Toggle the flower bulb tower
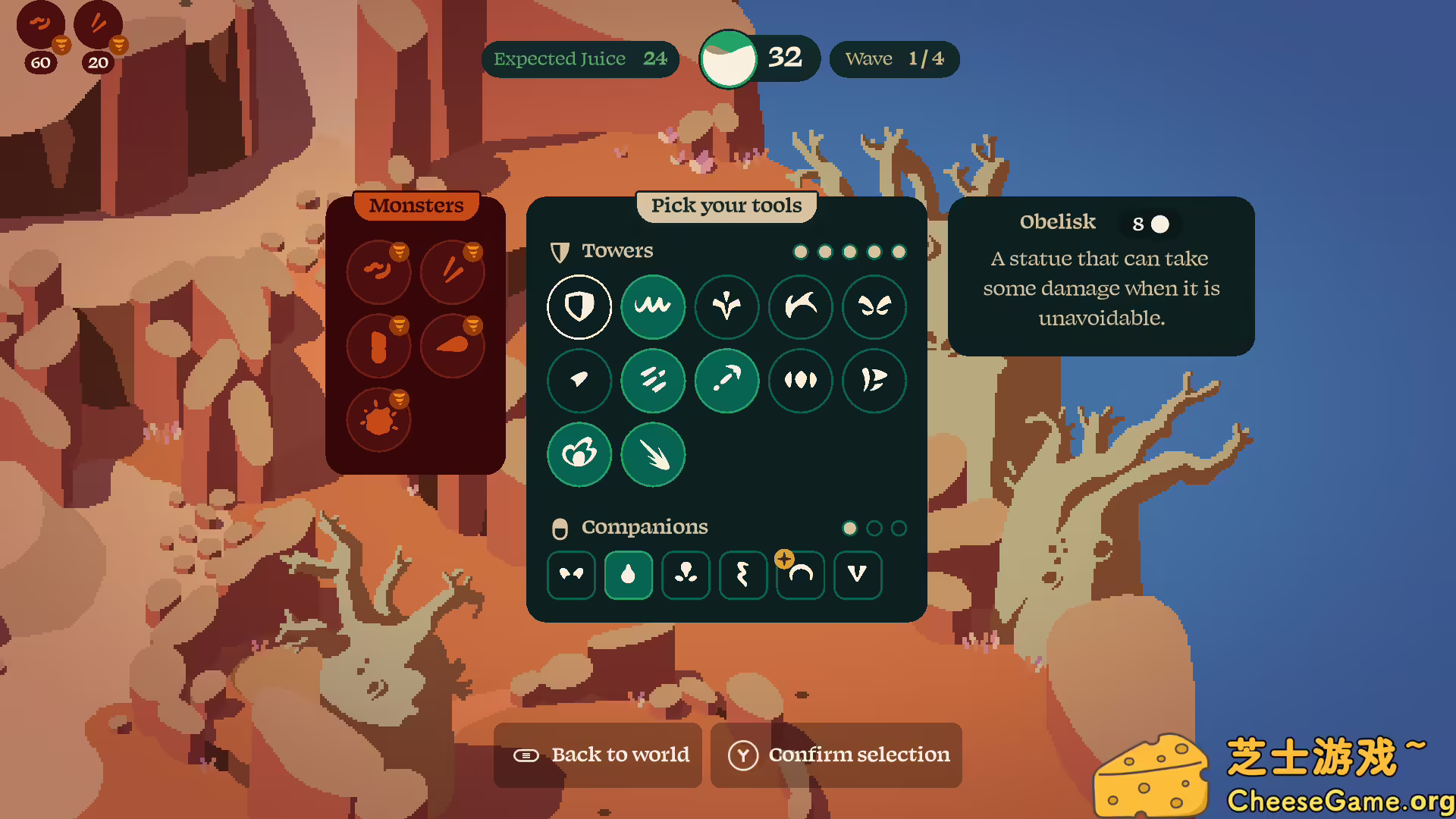This screenshot has width=1456, height=819. pos(579,454)
